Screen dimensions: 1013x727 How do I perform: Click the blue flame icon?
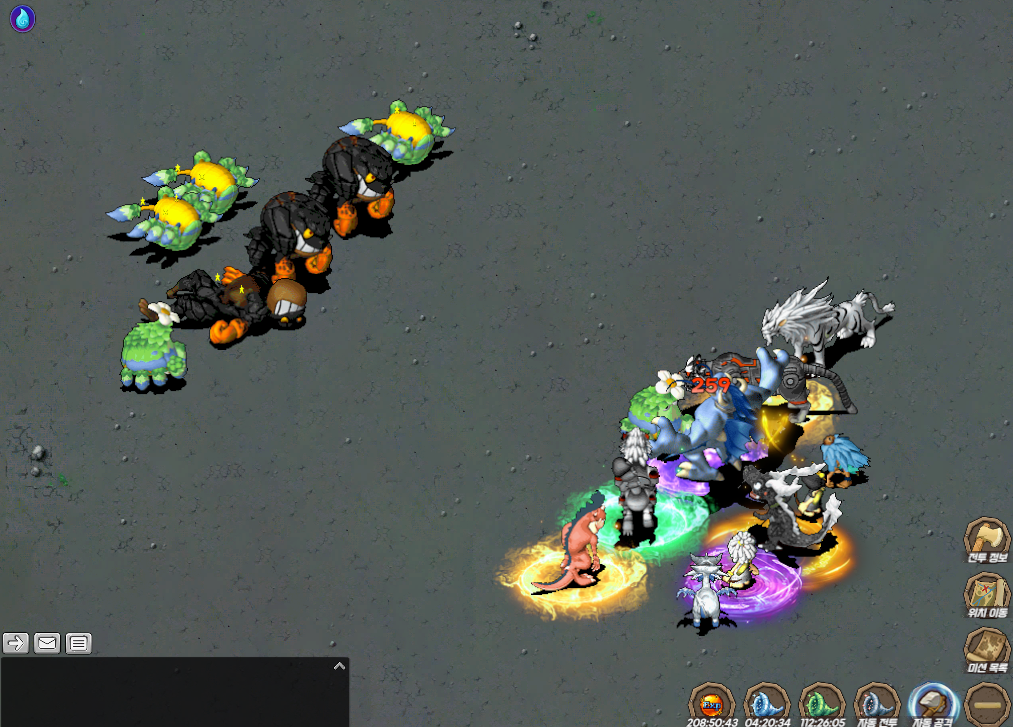[x=22, y=18]
